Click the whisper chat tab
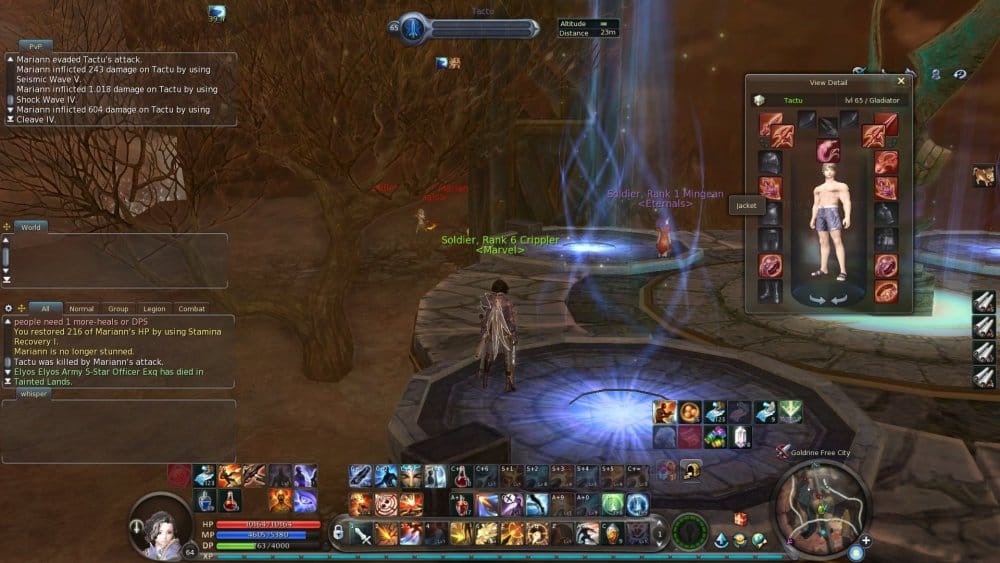 [33, 394]
